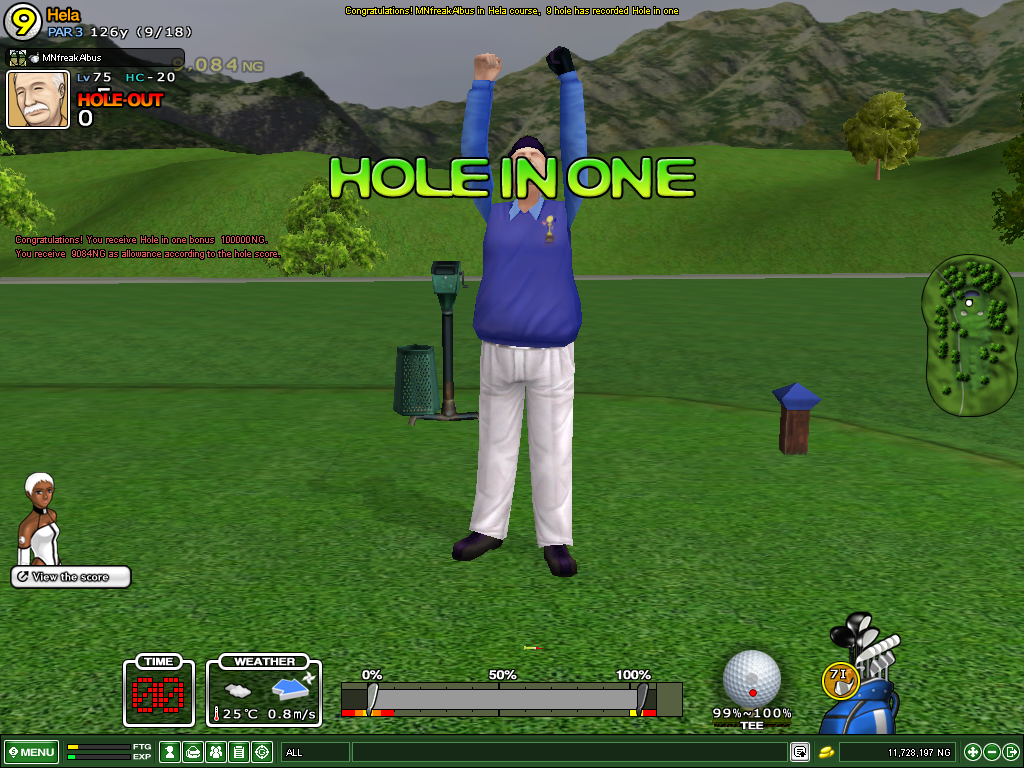Click the power swing gauge bar
Image resolution: width=1024 pixels, height=768 pixels.
[510, 698]
